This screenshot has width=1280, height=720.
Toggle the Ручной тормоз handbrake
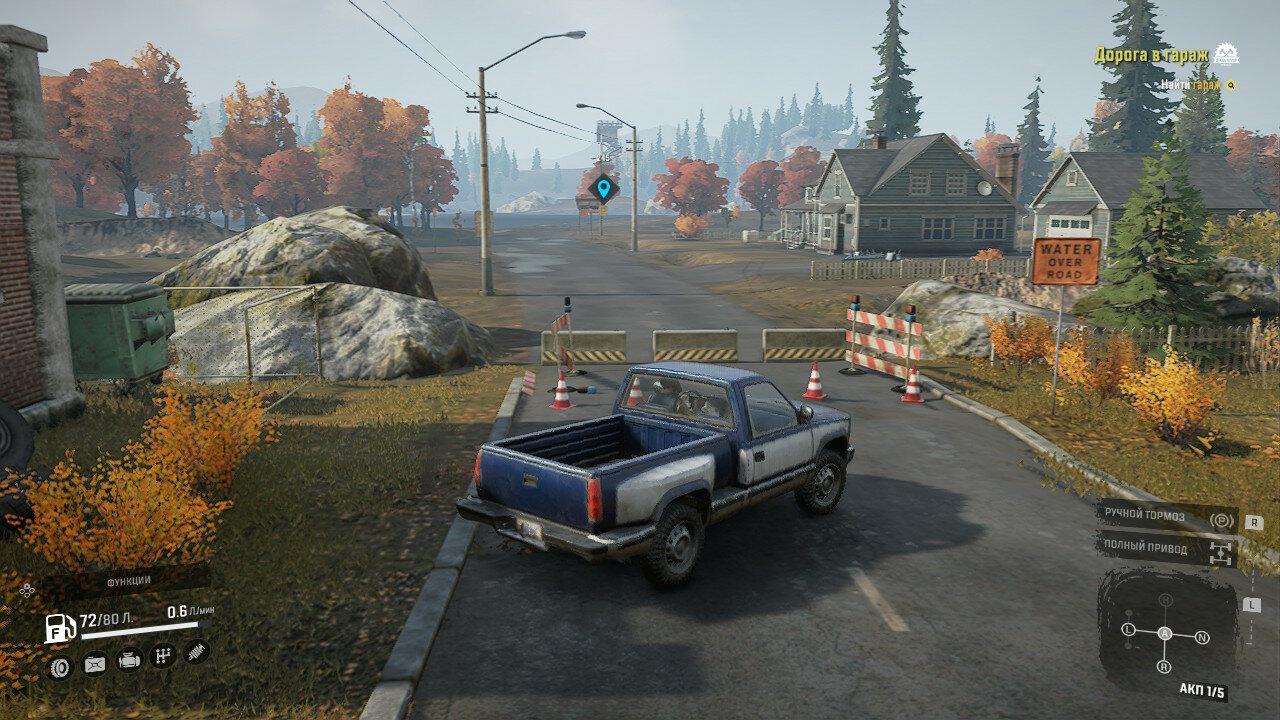pyautogui.click(x=1166, y=517)
